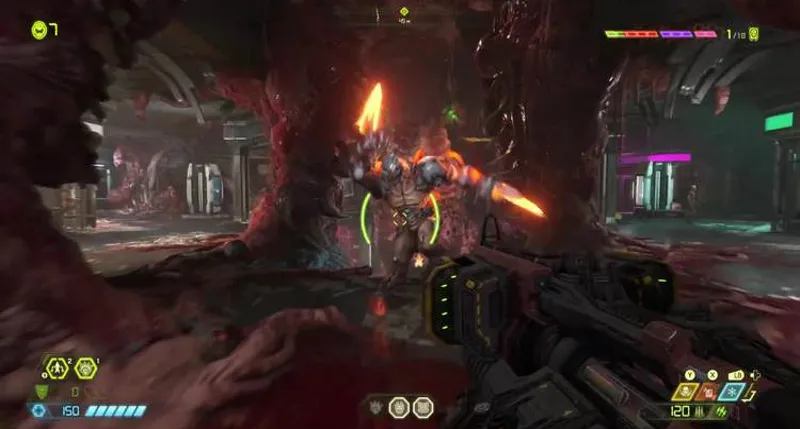Click the green helmet extra lives icon
The image size is (800, 429).
tap(38, 29)
